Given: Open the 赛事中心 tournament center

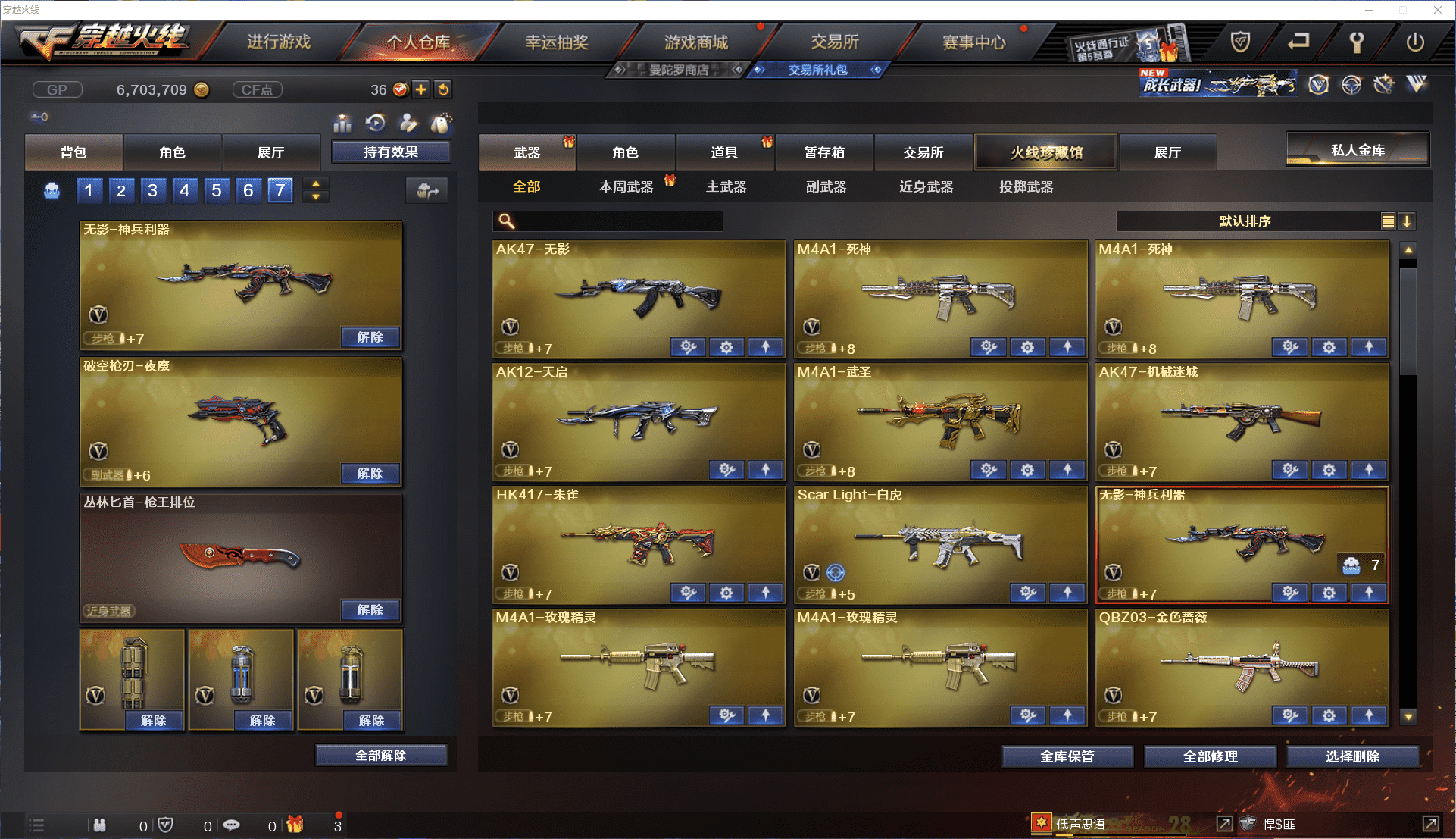Looking at the screenshot, I should tap(973, 42).
